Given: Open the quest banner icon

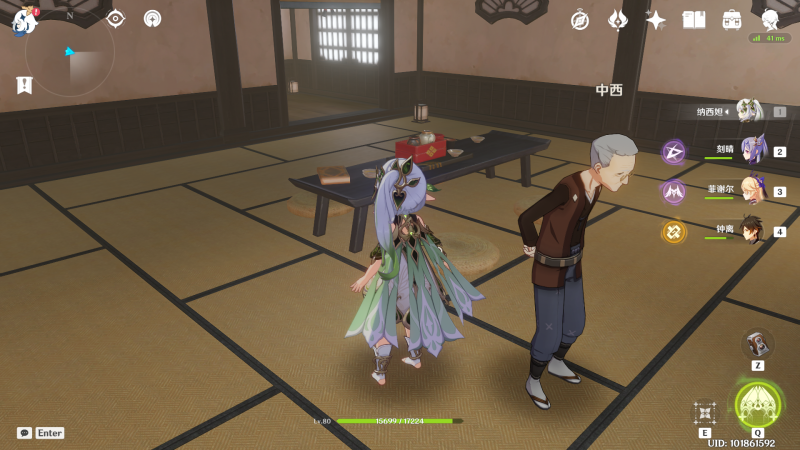Looking at the screenshot, I should click(24, 85).
